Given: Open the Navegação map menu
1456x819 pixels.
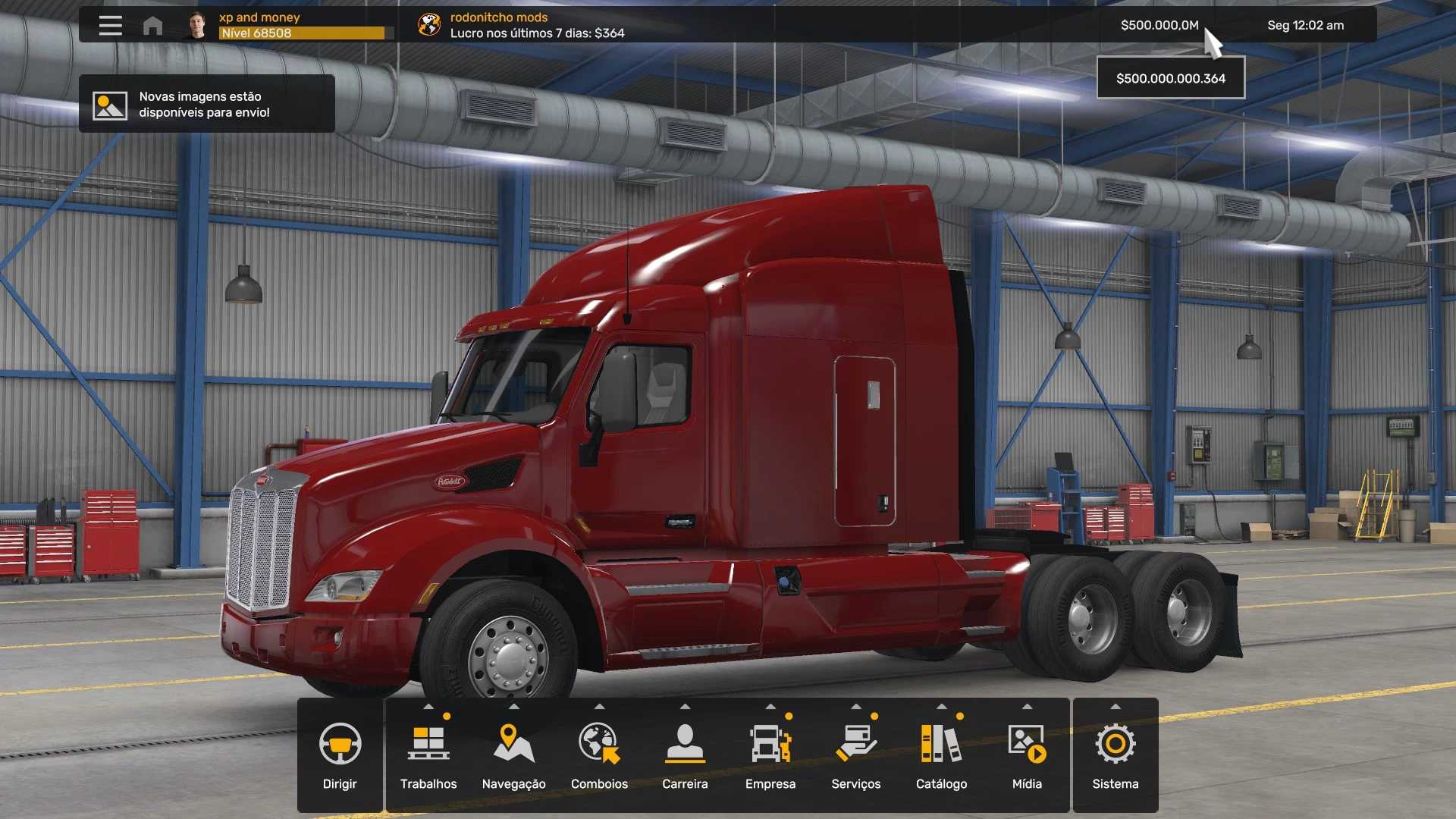Looking at the screenshot, I should [514, 755].
